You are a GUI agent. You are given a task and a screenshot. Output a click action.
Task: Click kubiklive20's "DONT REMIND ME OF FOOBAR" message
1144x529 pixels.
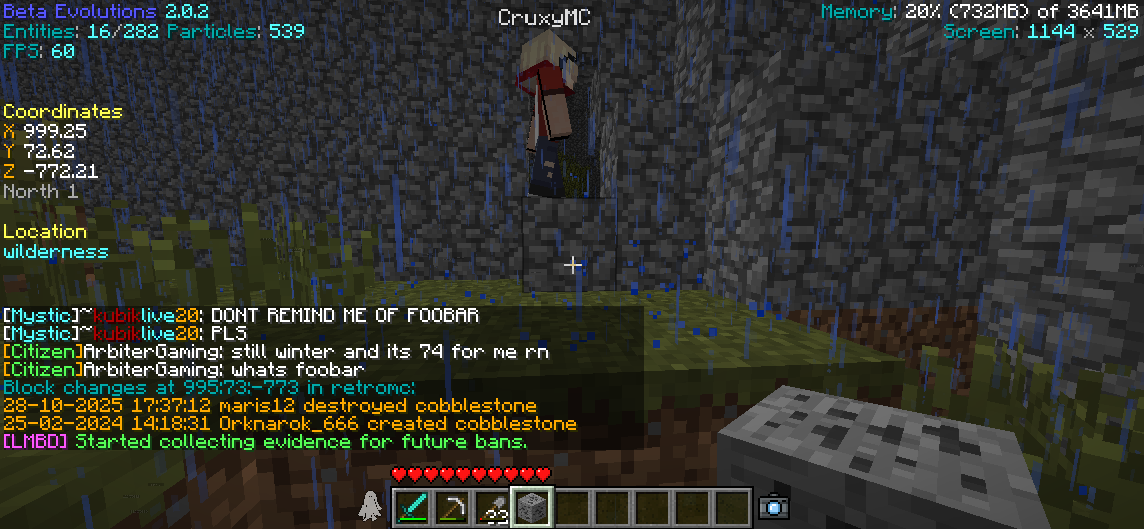coord(240,316)
